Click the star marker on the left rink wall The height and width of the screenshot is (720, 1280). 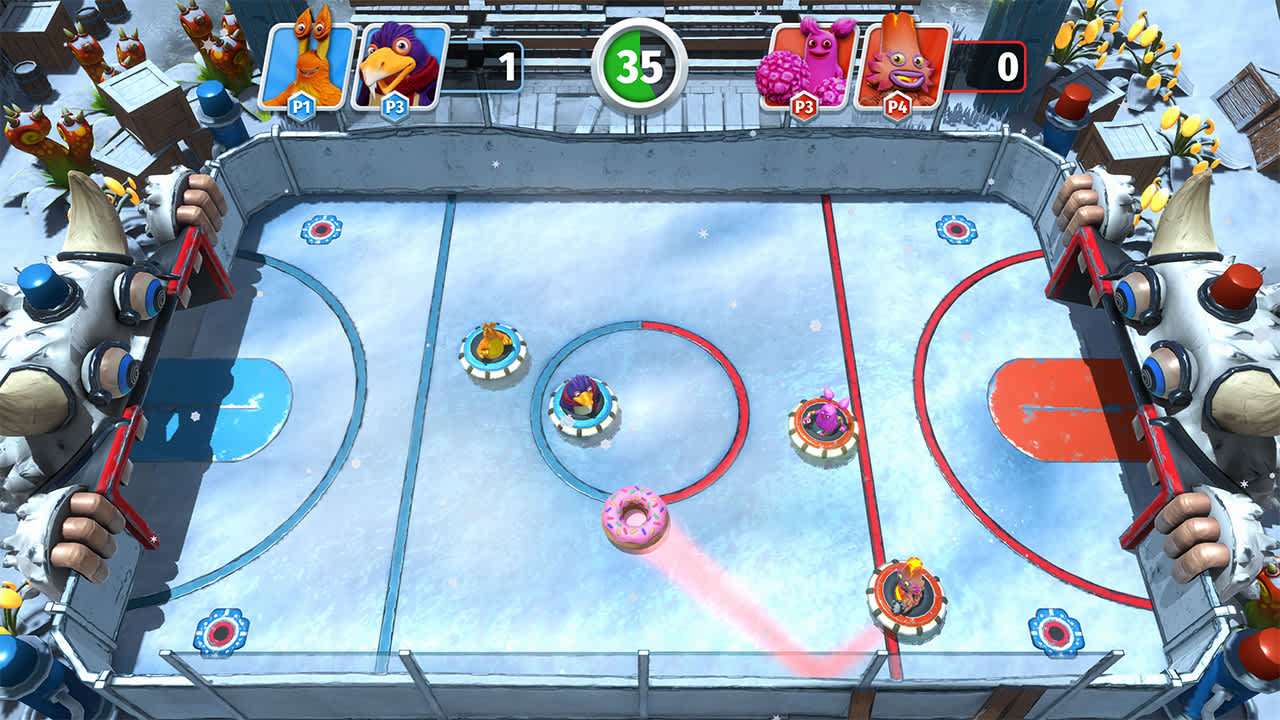coord(155,538)
